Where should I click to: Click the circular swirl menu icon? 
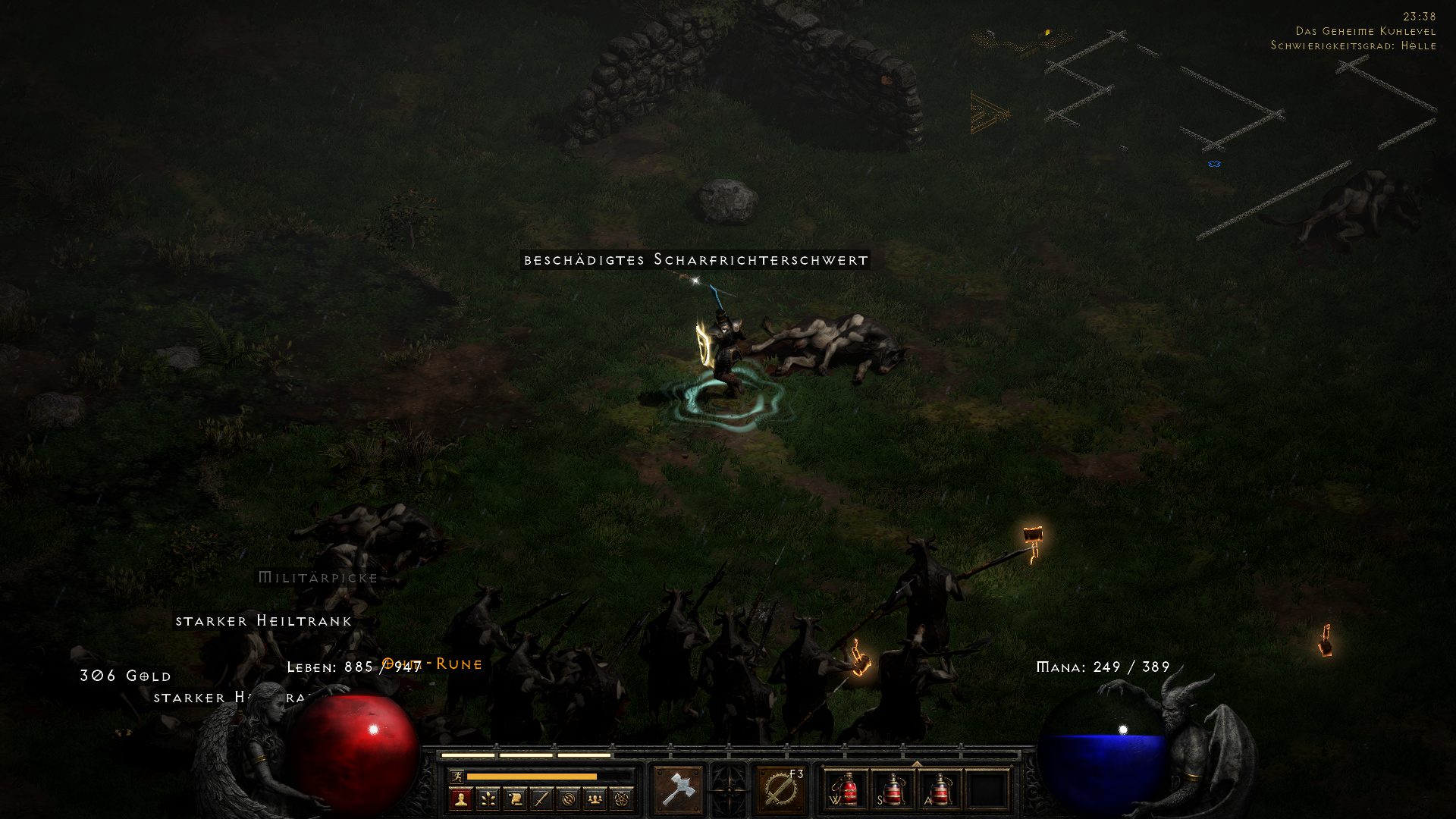pyautogui.click(x=570, y=800)
